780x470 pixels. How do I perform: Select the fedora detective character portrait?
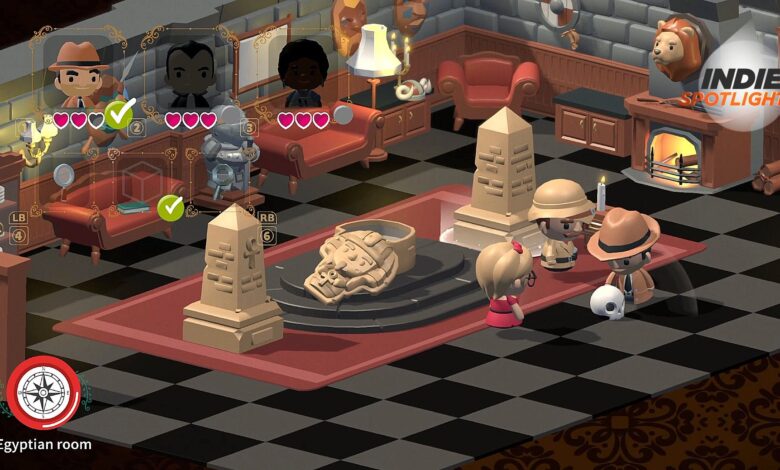click(78, 72)
